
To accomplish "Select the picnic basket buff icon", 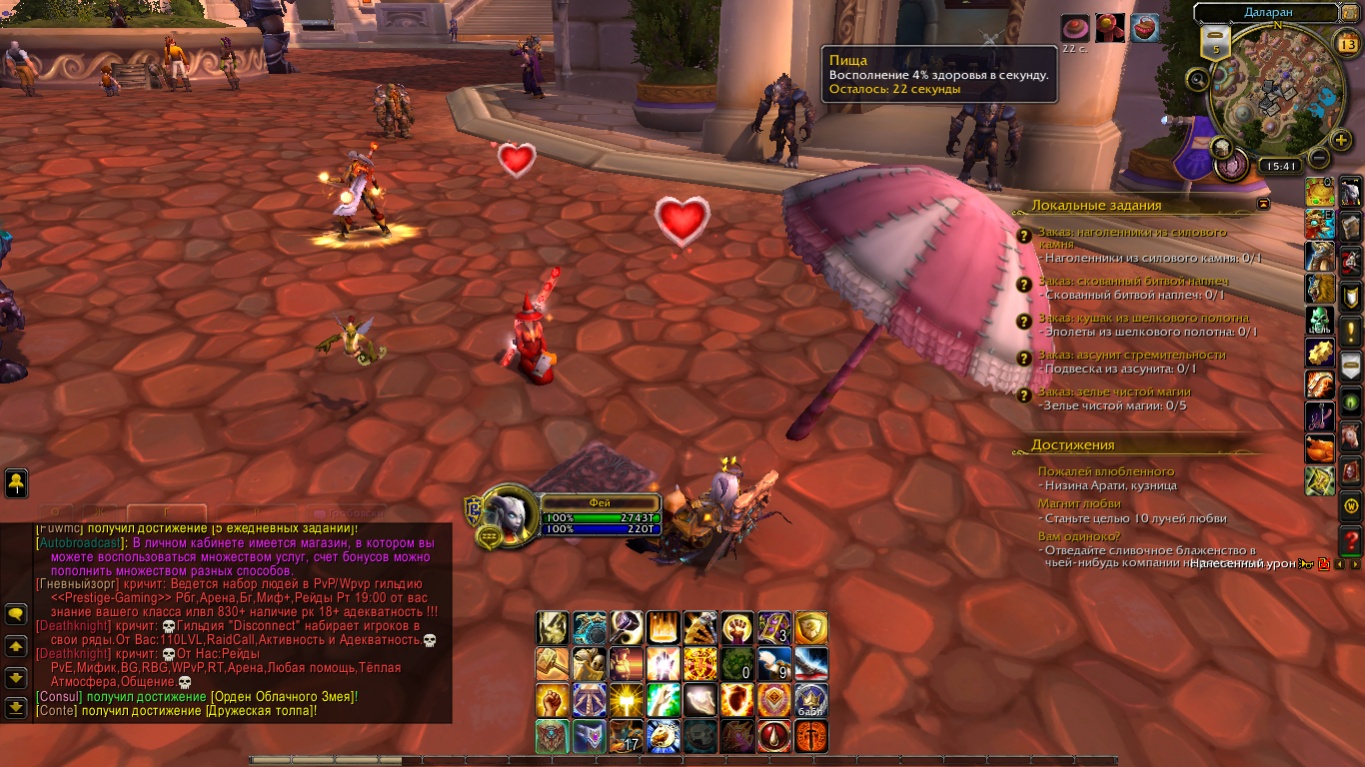I will click(1145, 28).
